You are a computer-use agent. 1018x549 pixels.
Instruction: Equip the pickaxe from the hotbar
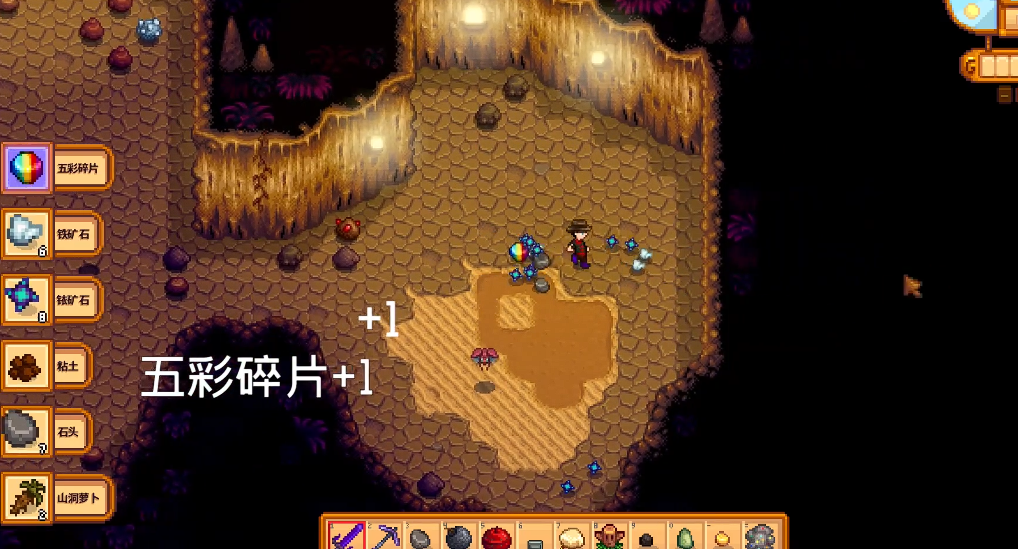click(x=384, y=538)
